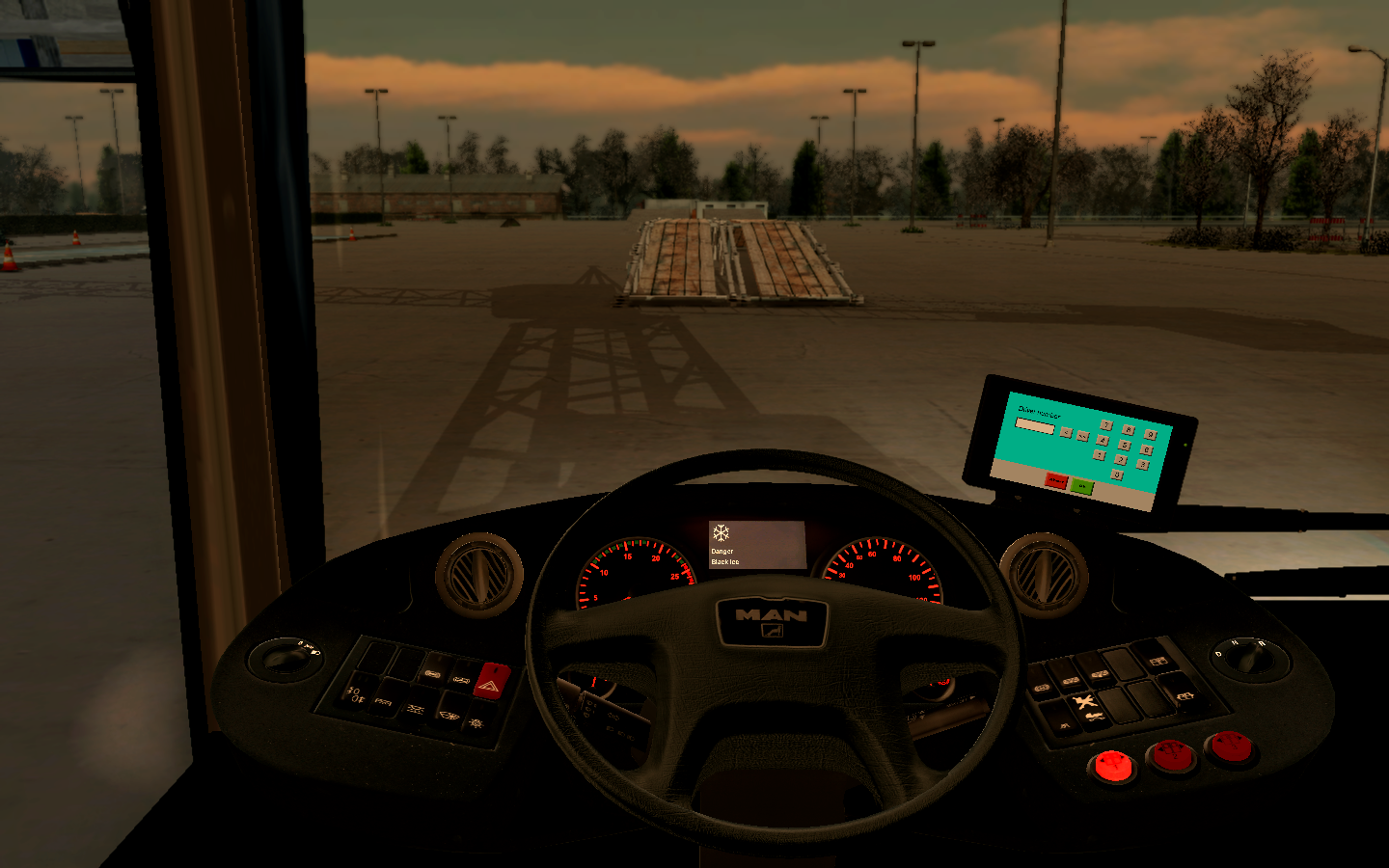This screenshot has width=1389, height=868.
Task: Tap digit 3 on the ticket machine keypad
Action: (x=1143, y=464)
